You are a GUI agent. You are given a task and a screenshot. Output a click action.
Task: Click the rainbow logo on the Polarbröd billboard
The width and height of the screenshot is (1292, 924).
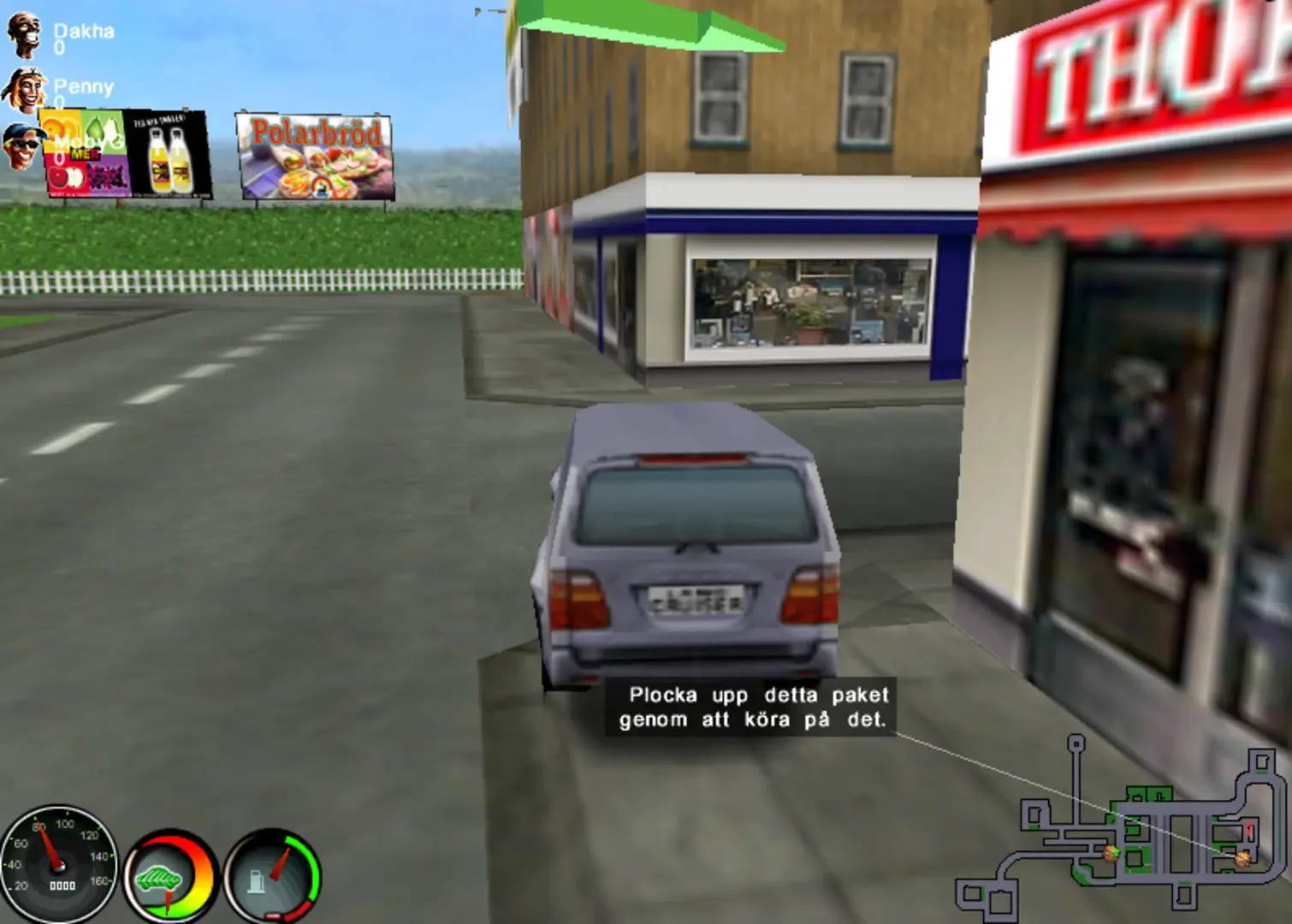321,187
